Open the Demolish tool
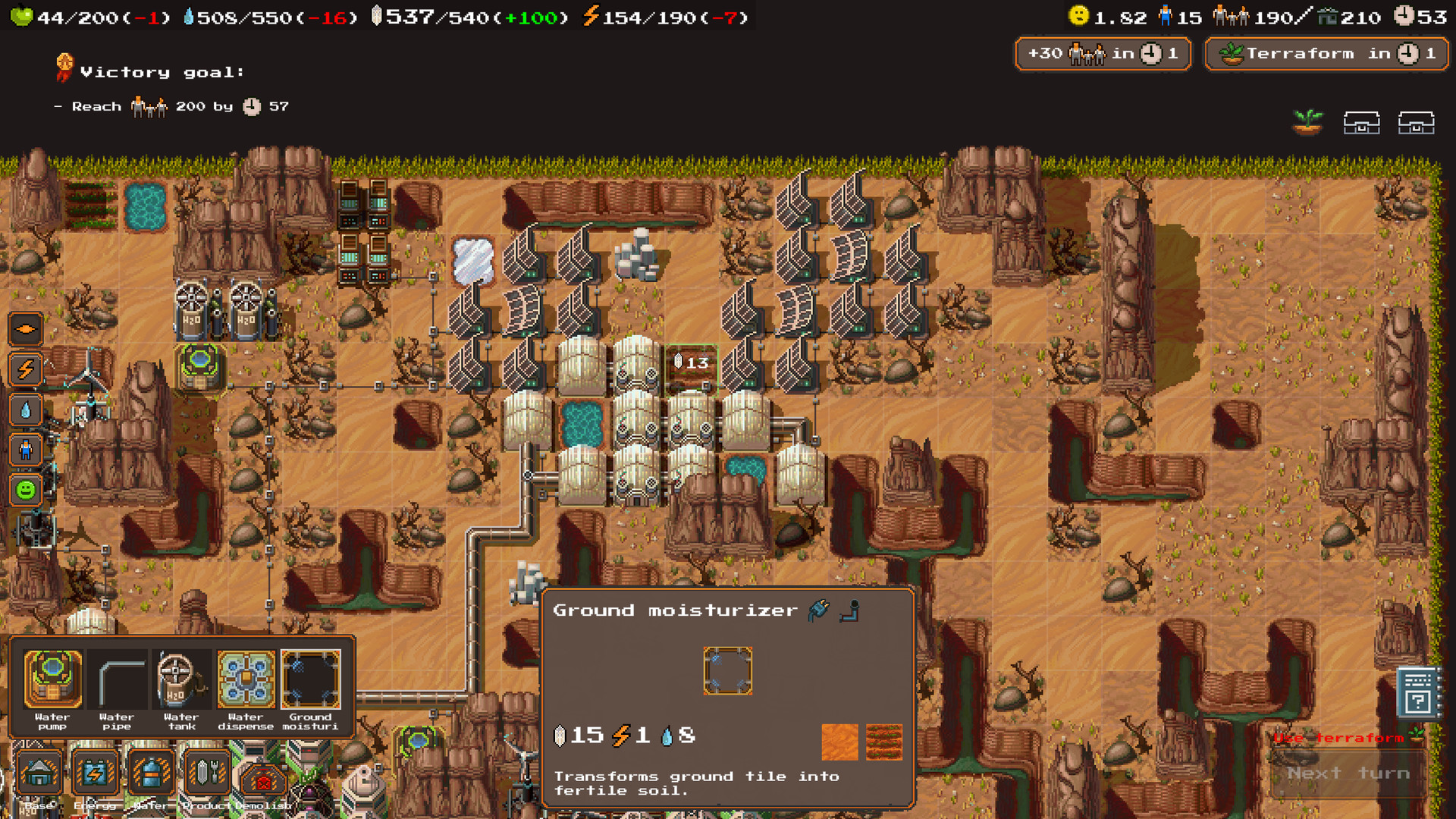The width and height of the screenshot is (1456, 819). coord(263,772)
